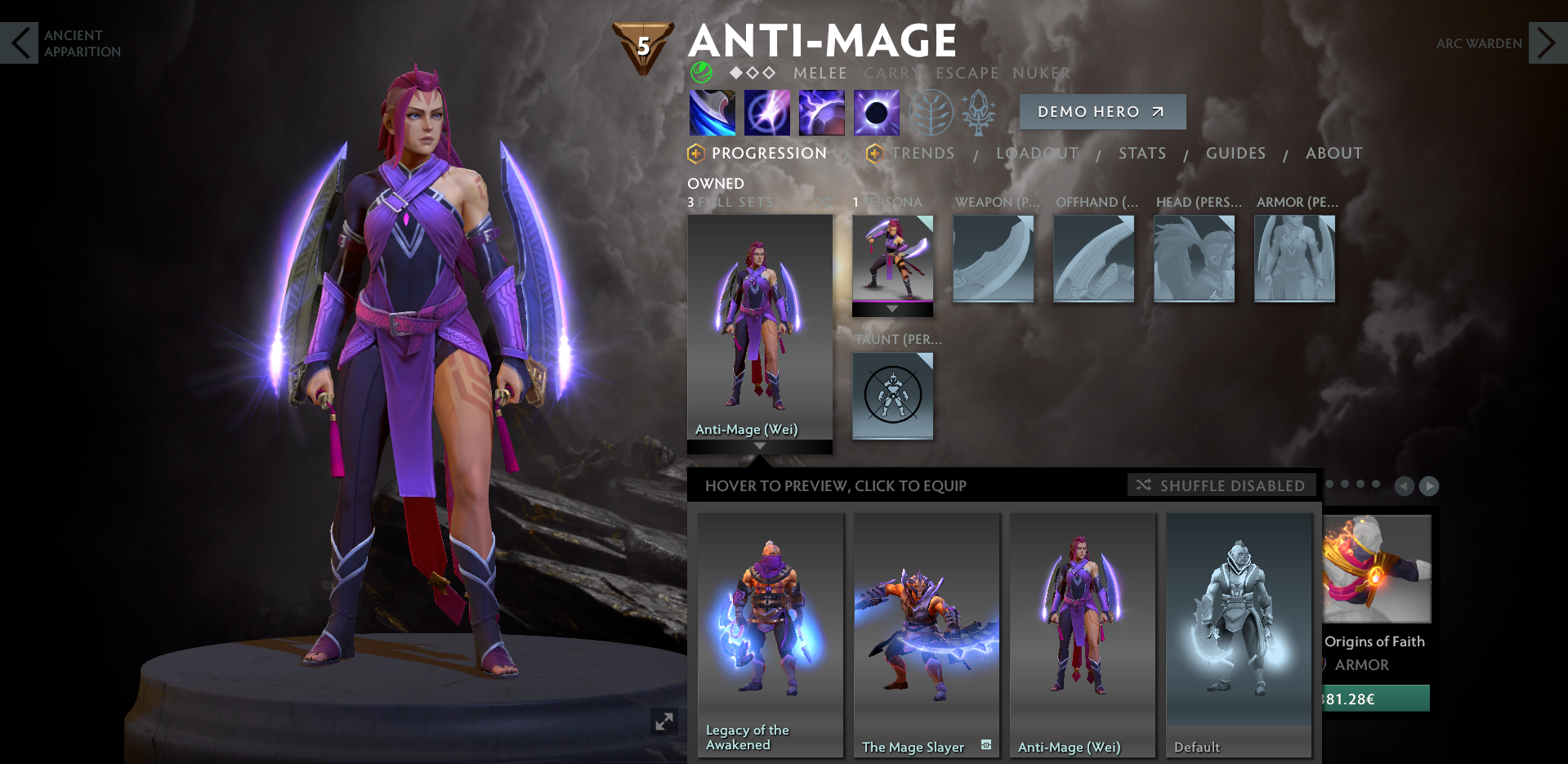Click the DEMO HERO button
The width and height of the screenshot is (1568, 764).
(x=1102, y=112)
